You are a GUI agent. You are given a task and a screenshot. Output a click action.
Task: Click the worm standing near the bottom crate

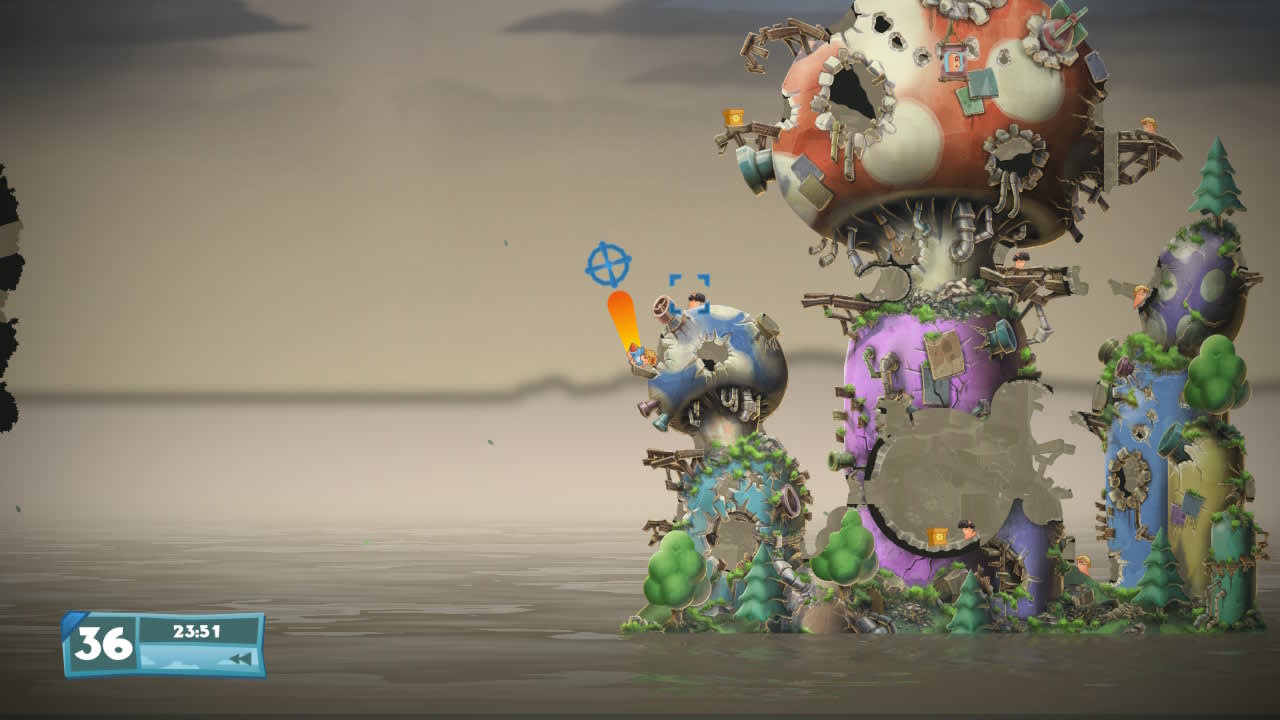(x=969, y=530)
